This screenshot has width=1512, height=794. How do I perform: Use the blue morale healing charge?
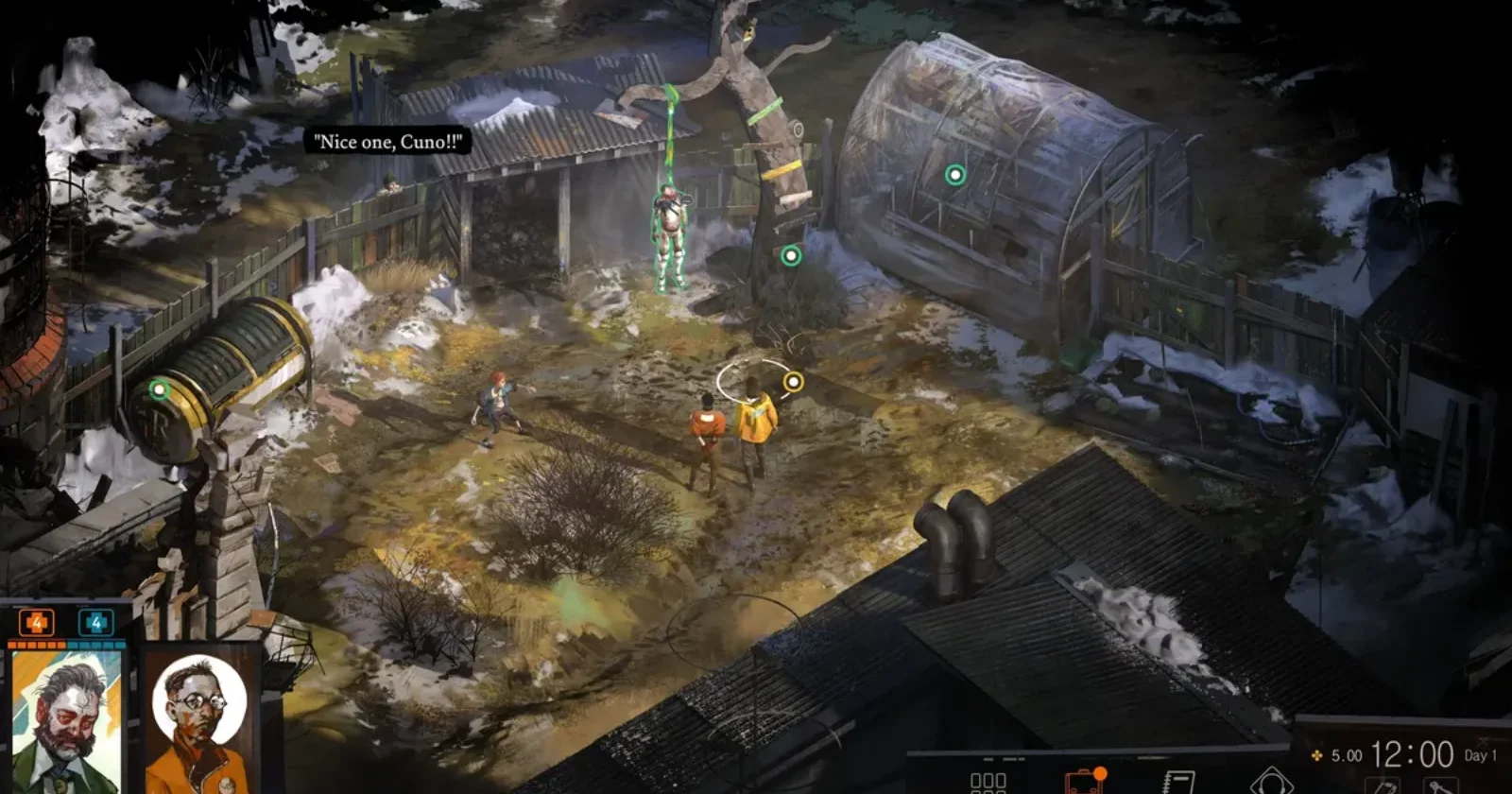pyautogui.click(x=95, y=623)
